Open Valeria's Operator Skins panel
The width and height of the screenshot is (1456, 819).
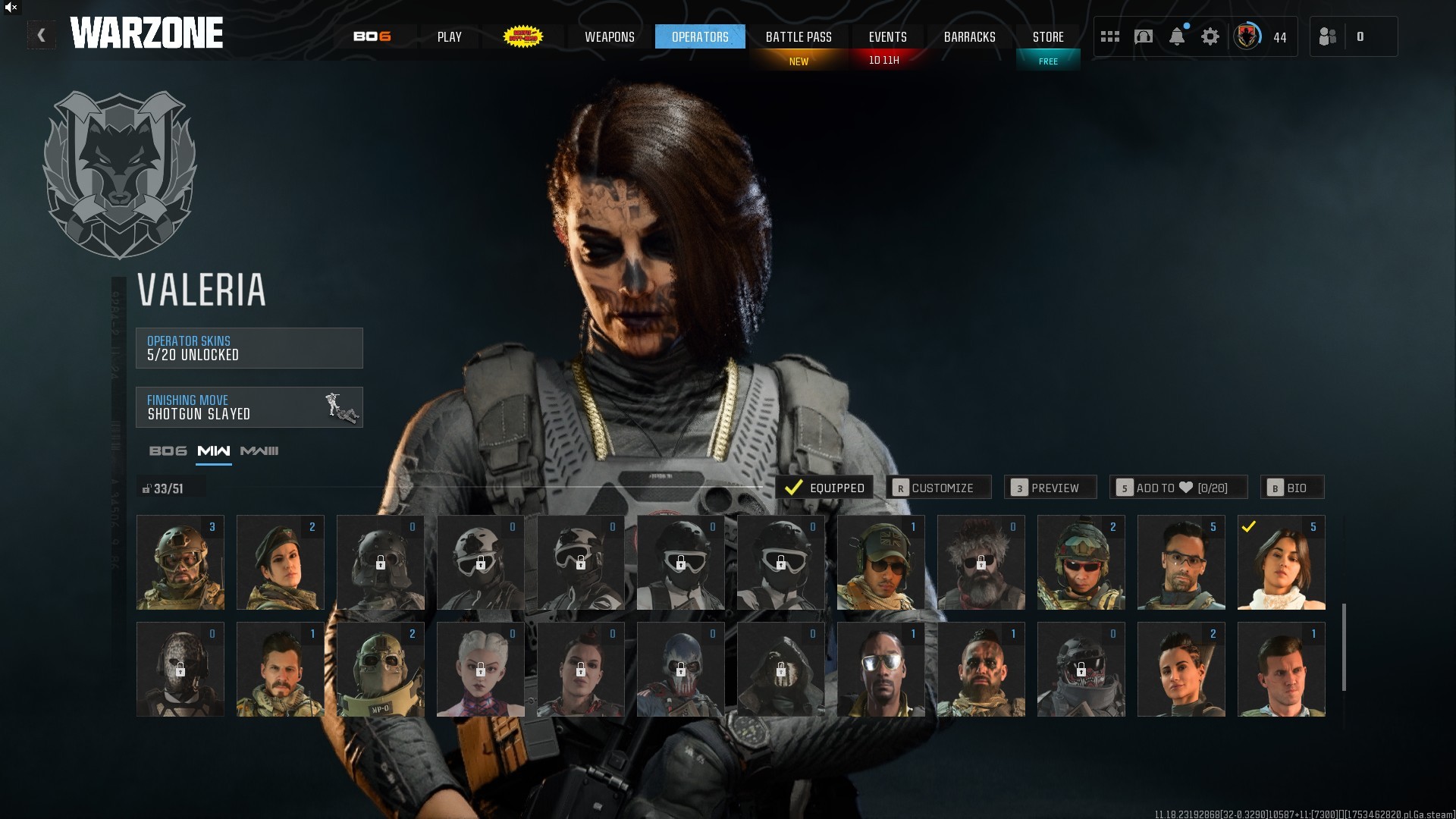point(249,348)
